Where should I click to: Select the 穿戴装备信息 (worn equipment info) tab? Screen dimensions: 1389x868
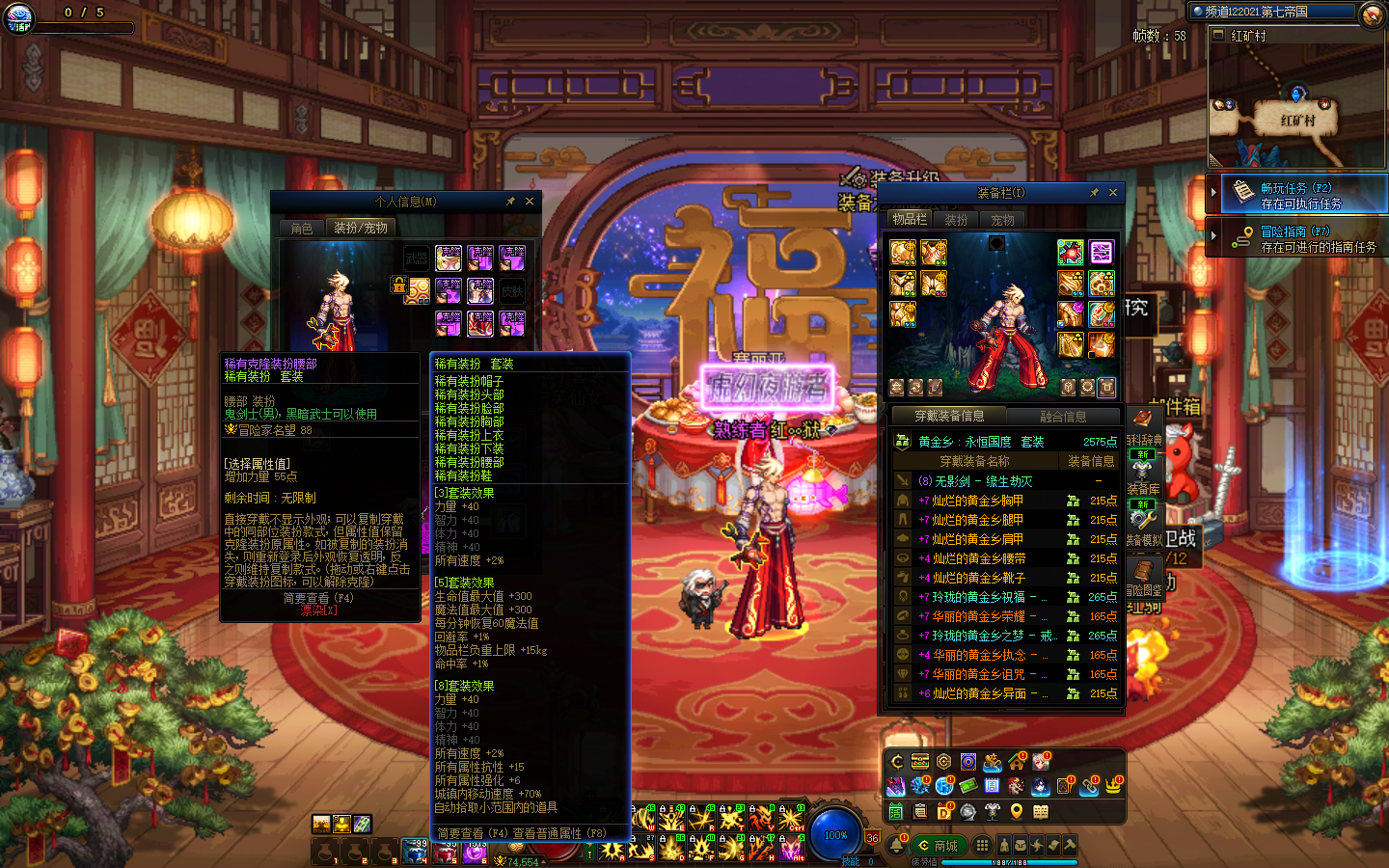949,417
